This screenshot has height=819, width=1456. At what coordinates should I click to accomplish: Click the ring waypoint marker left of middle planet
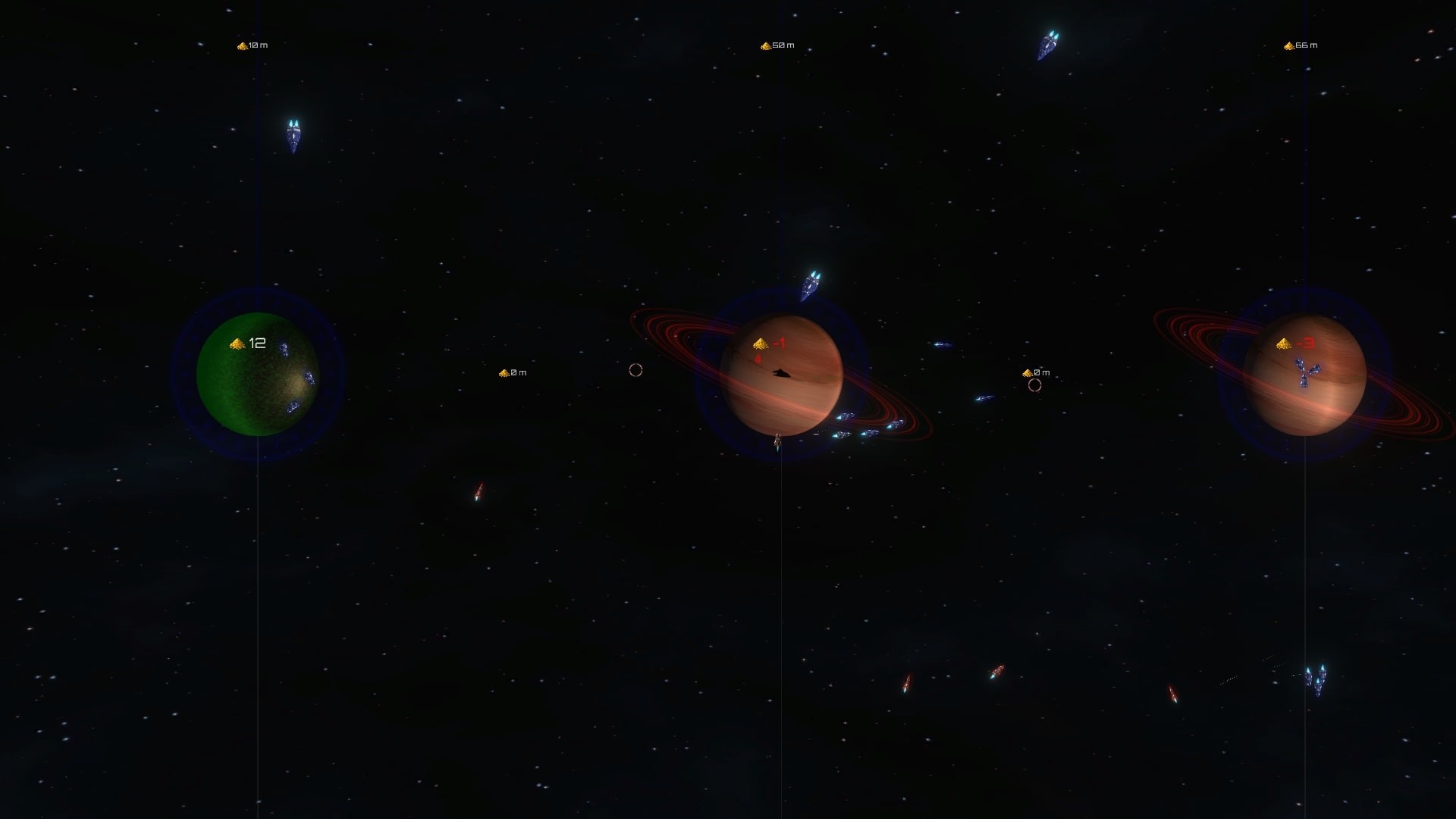(x=635, y=372)
